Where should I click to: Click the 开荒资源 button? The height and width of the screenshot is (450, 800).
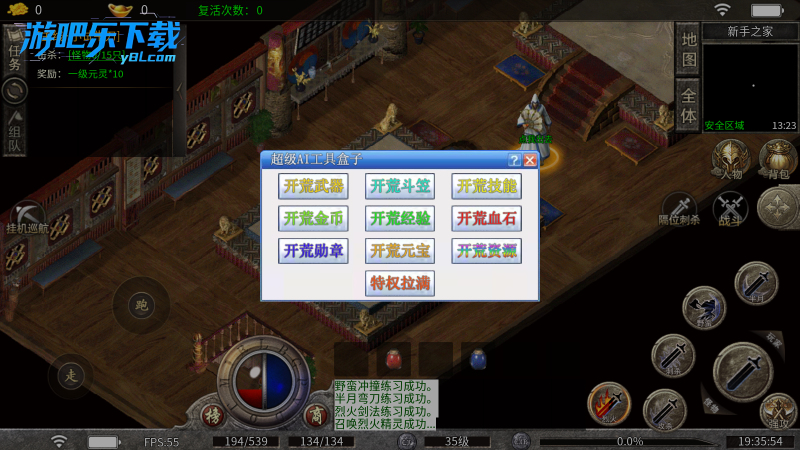click(486, 250)
